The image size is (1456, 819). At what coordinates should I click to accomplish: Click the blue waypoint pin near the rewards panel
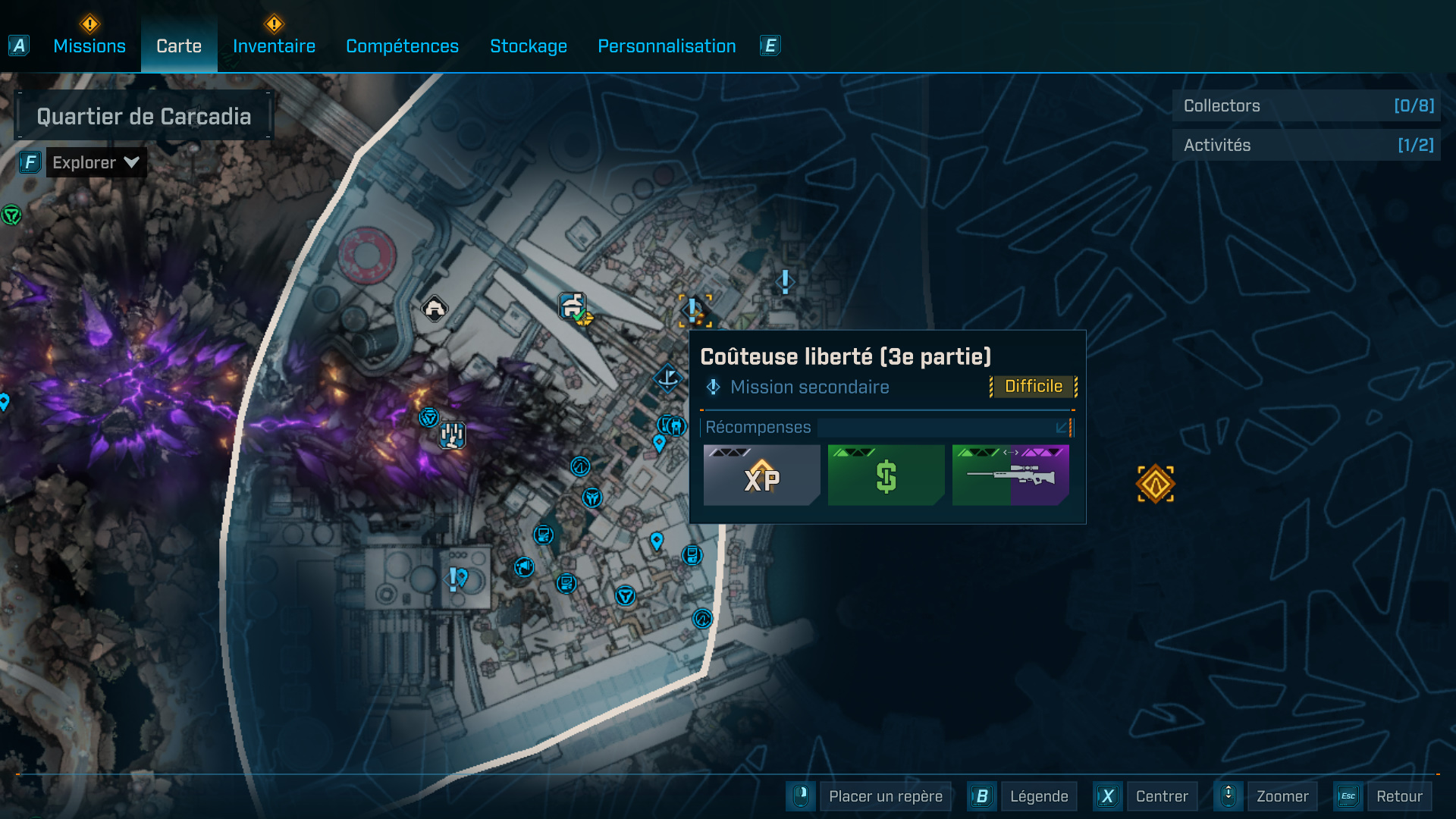(x=659, y=444)
